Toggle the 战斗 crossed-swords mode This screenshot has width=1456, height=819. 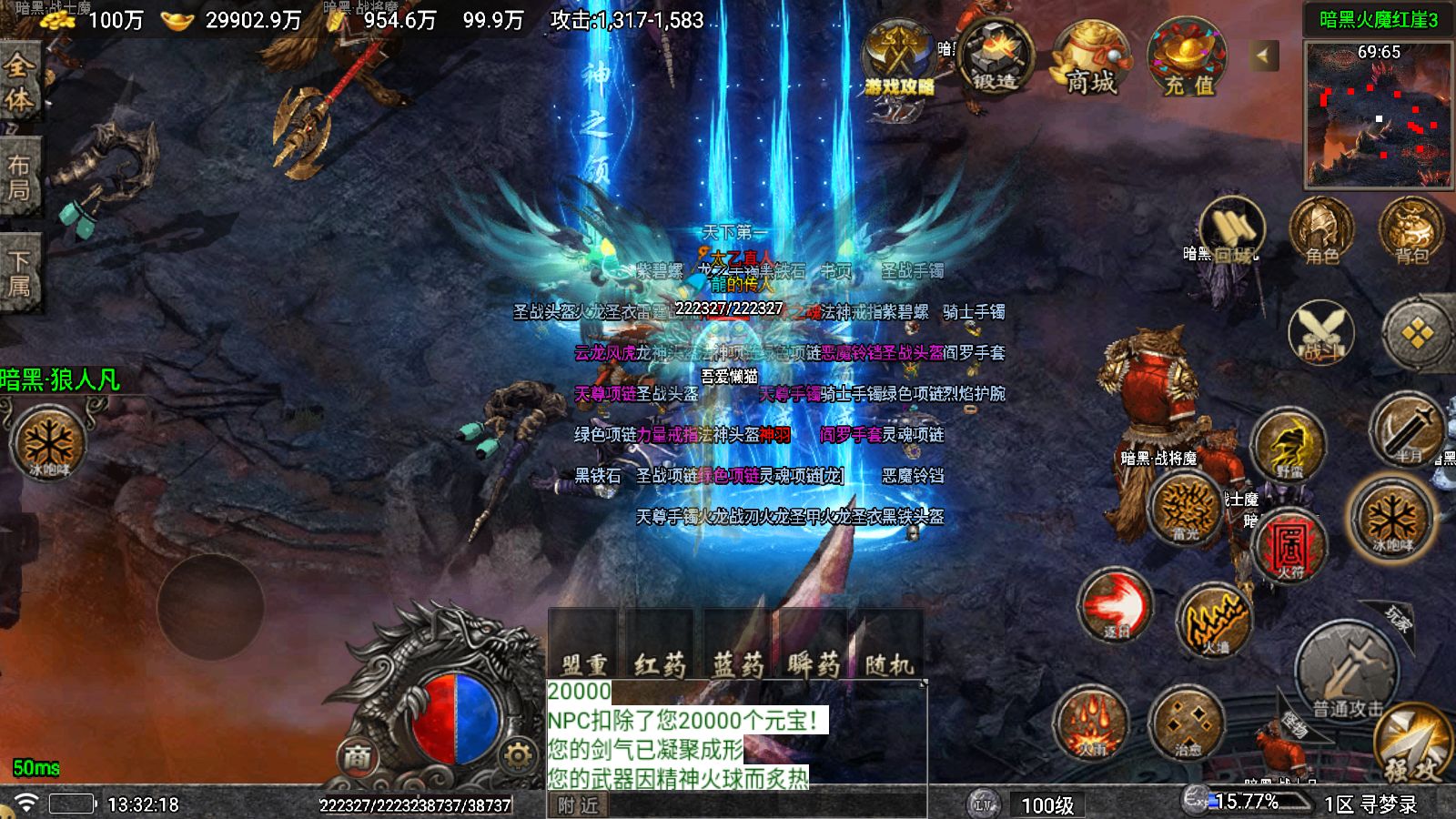(x=1321, y=332)
